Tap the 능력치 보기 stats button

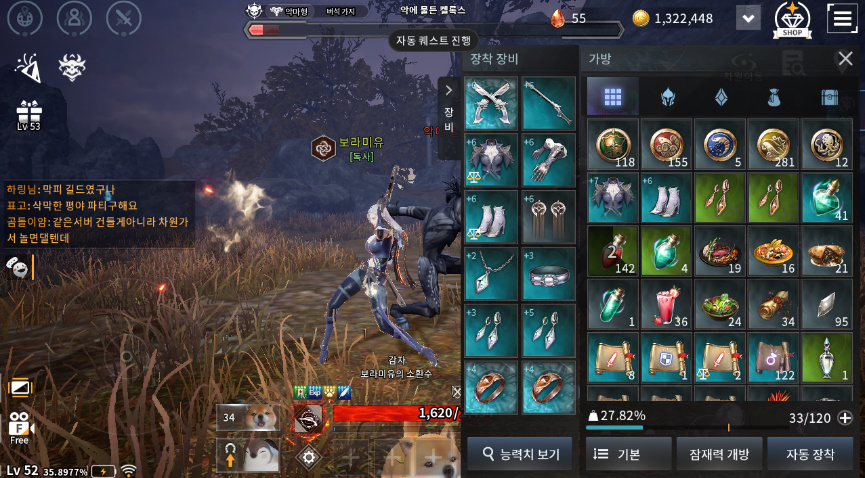point(520,454)
